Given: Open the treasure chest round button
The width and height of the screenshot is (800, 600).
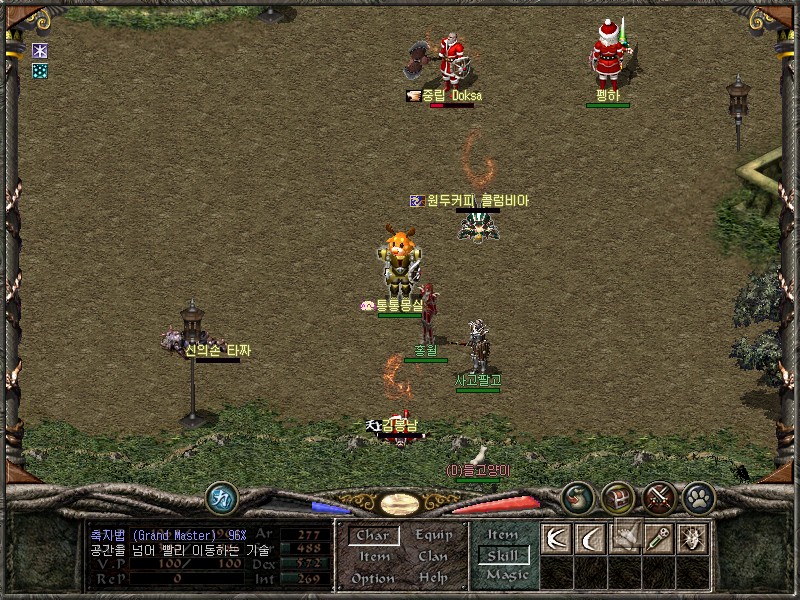Looking at the screenshot, I should click(617, 497).
